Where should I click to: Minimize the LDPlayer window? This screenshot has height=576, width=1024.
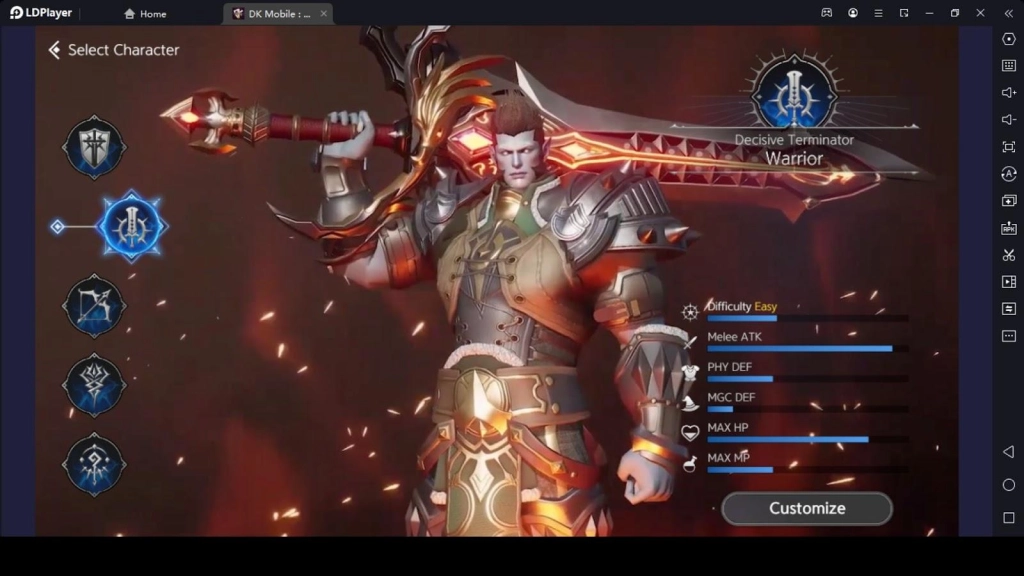(929, 13)
